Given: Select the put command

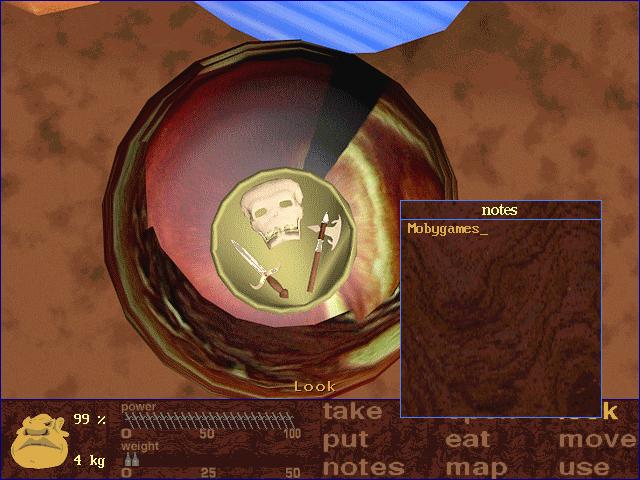Looking at the screenshot, I should (x=346, y=440).
